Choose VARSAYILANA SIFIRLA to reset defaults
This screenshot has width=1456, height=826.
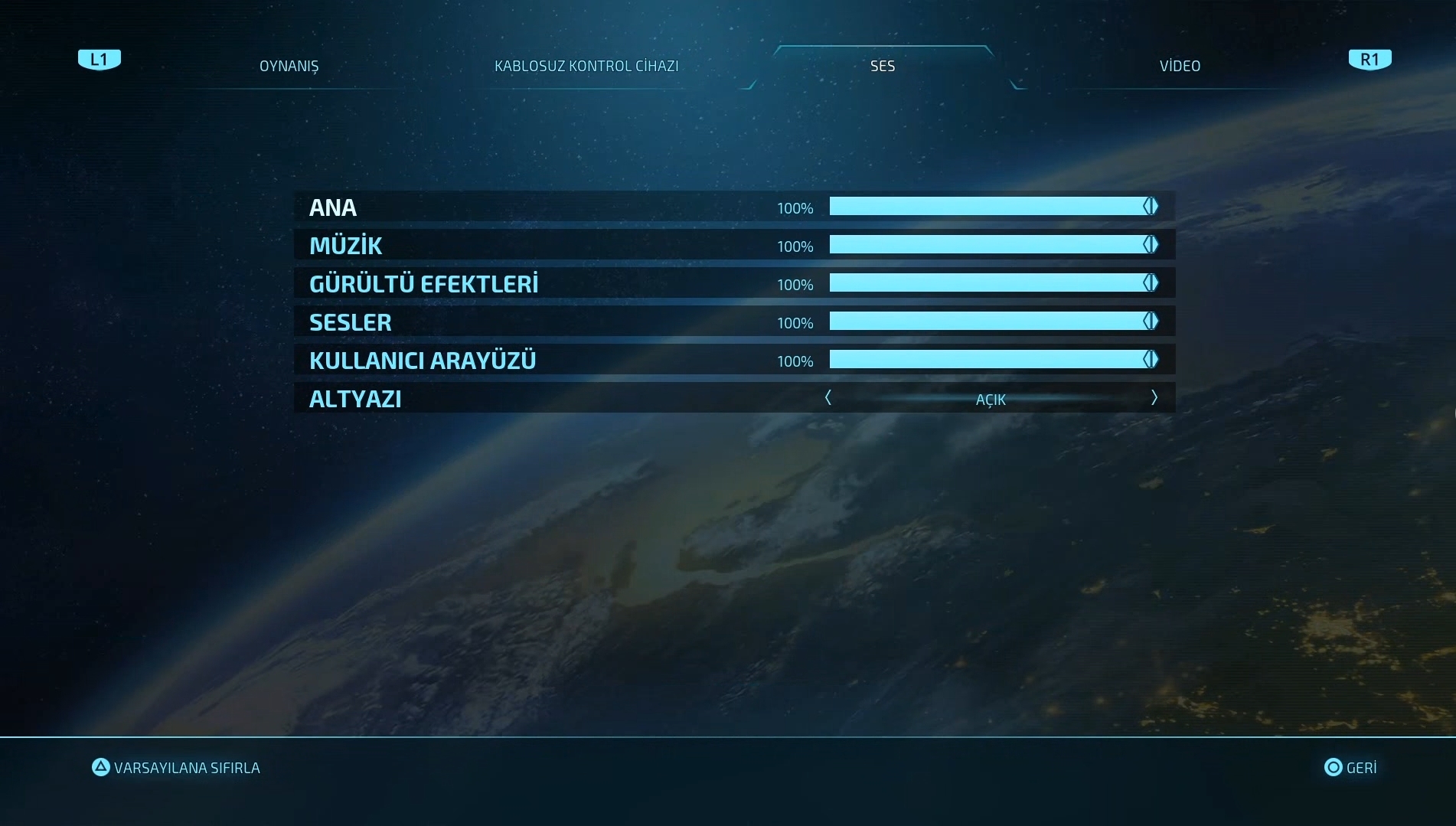tap(177, 768)
